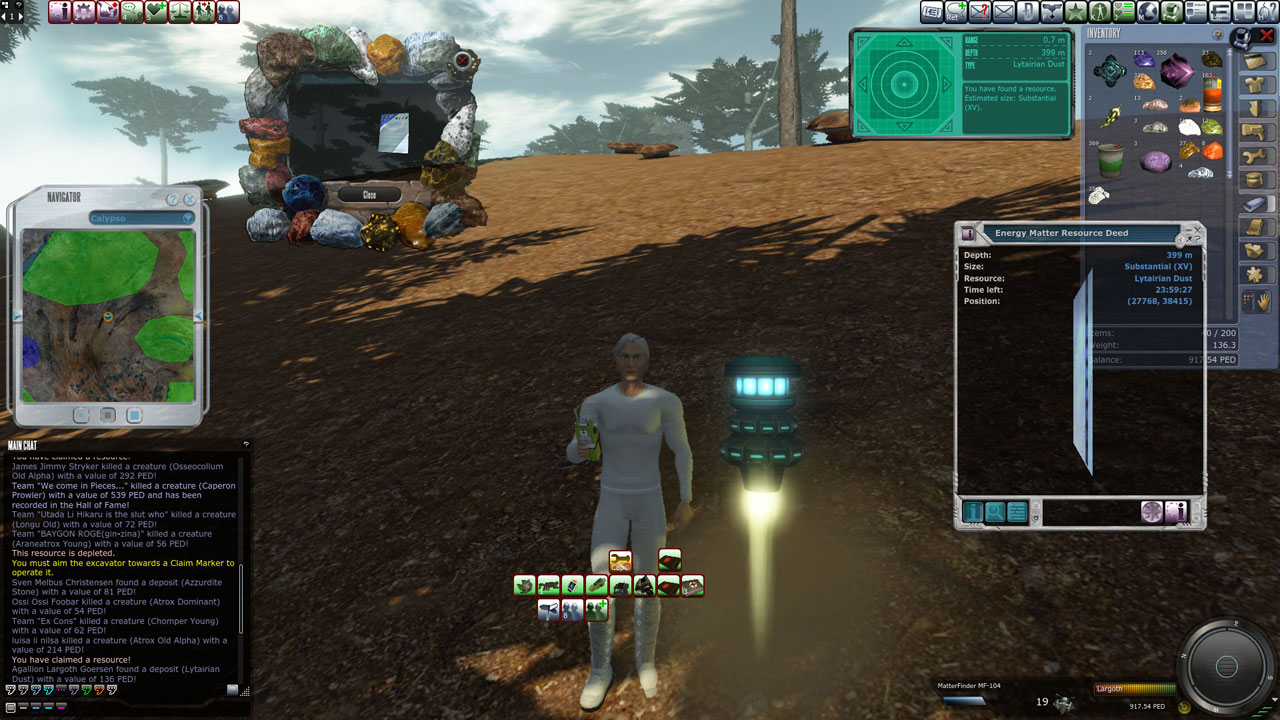Image resolution: width=1280 pixels, height=720 pixels.
Task: Open the star icon in the top toolbar
Action: pyautogui.click(x=1075, y=12)
